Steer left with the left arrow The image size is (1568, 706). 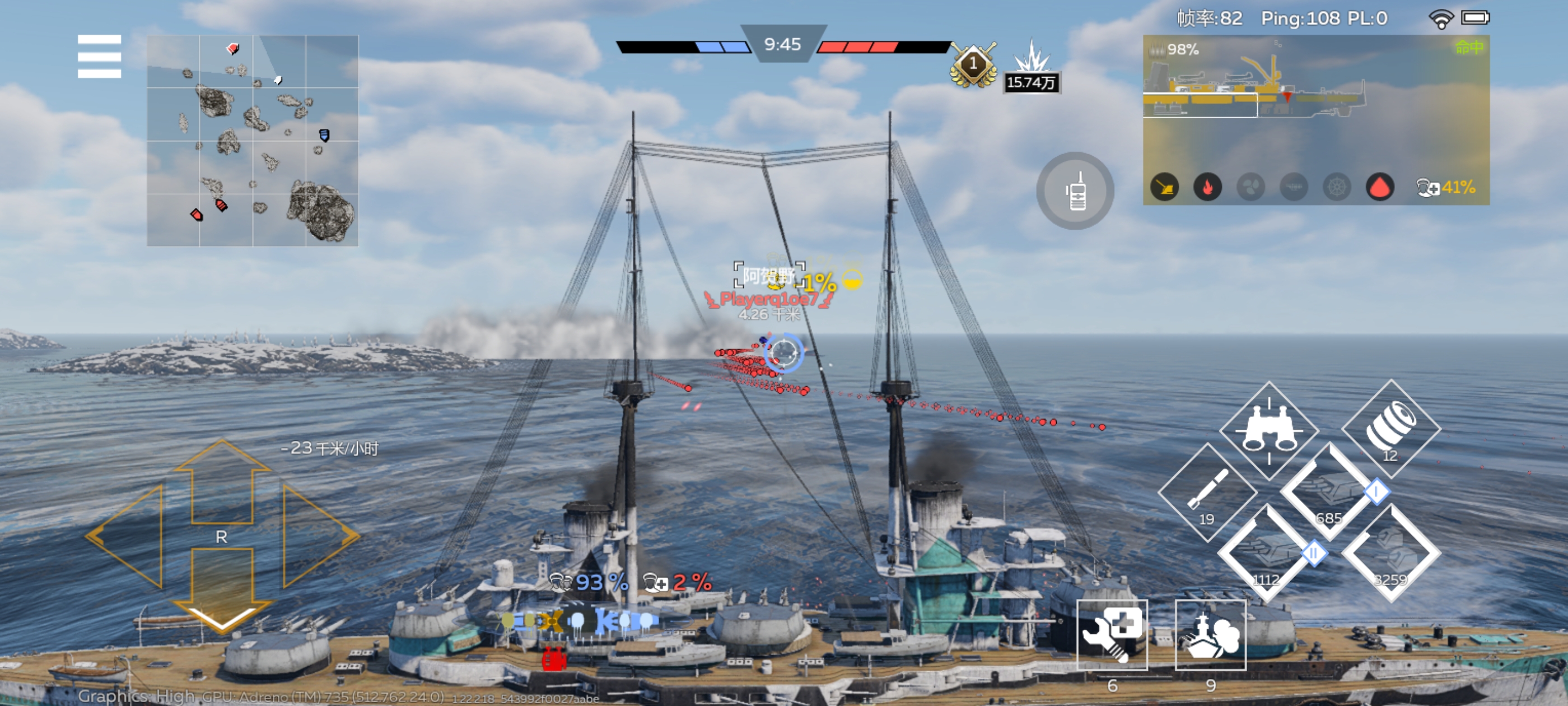(x=128, y=536)
